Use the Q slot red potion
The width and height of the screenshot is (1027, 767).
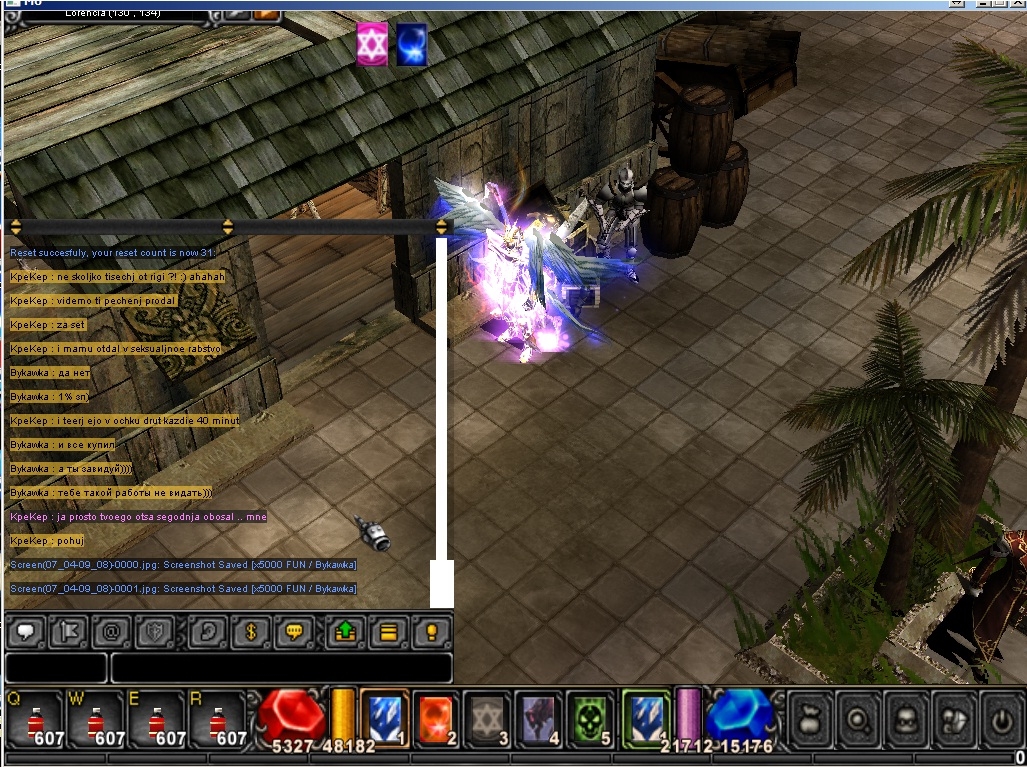[x=33, y=720]
